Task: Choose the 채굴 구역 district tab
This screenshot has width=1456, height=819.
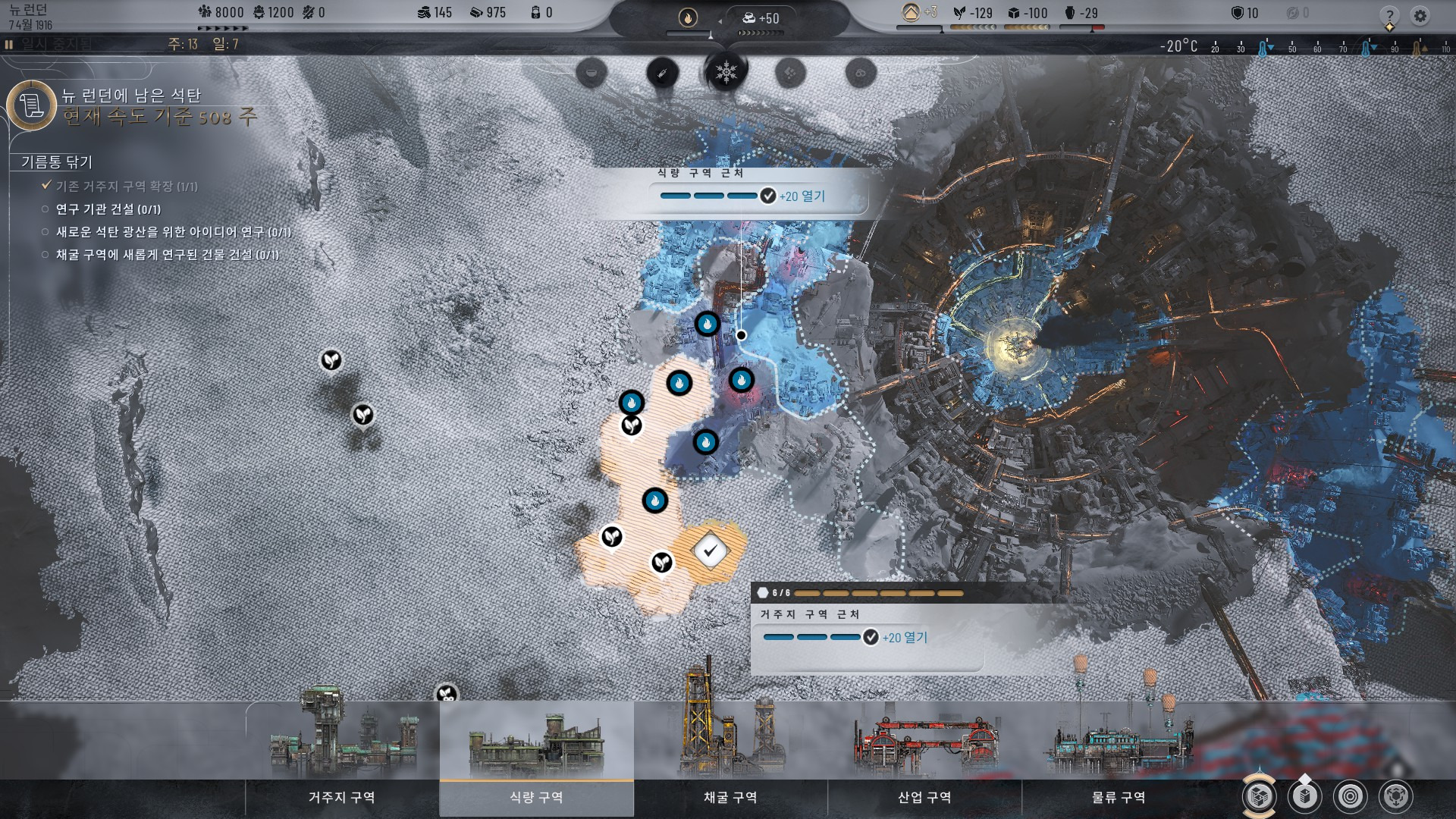Action: (730, 797)
